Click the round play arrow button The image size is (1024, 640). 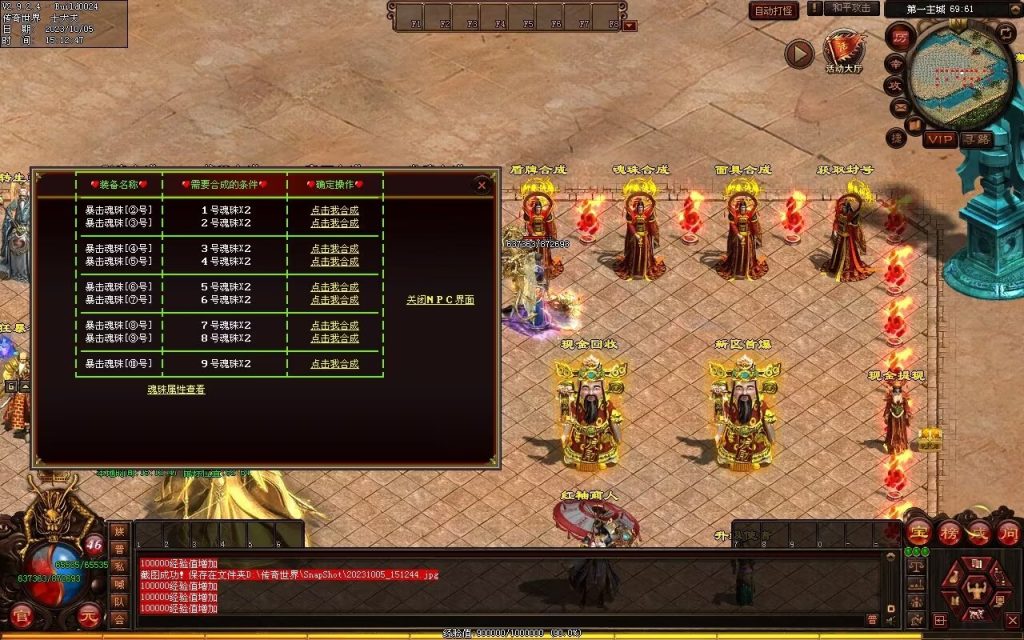(x=798, y=53)
